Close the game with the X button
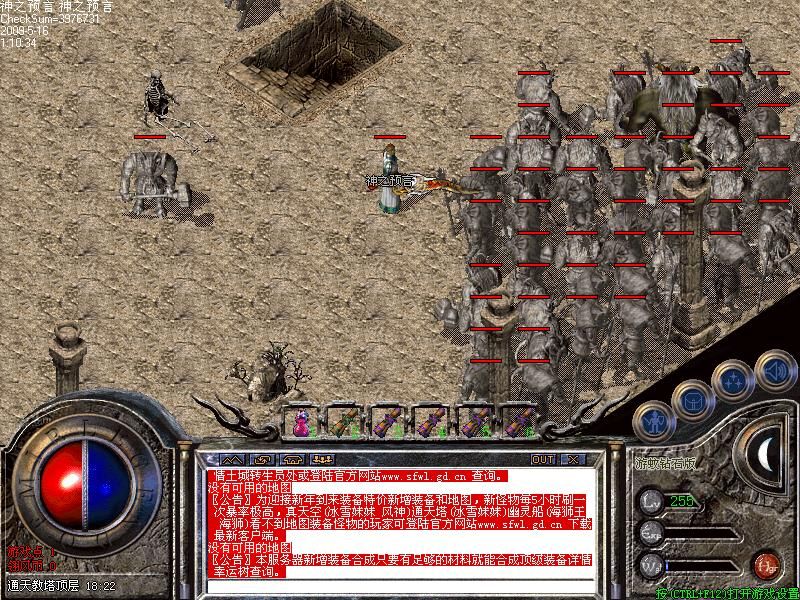The height and width of the screenshot is (600, 800). (572, 459)
